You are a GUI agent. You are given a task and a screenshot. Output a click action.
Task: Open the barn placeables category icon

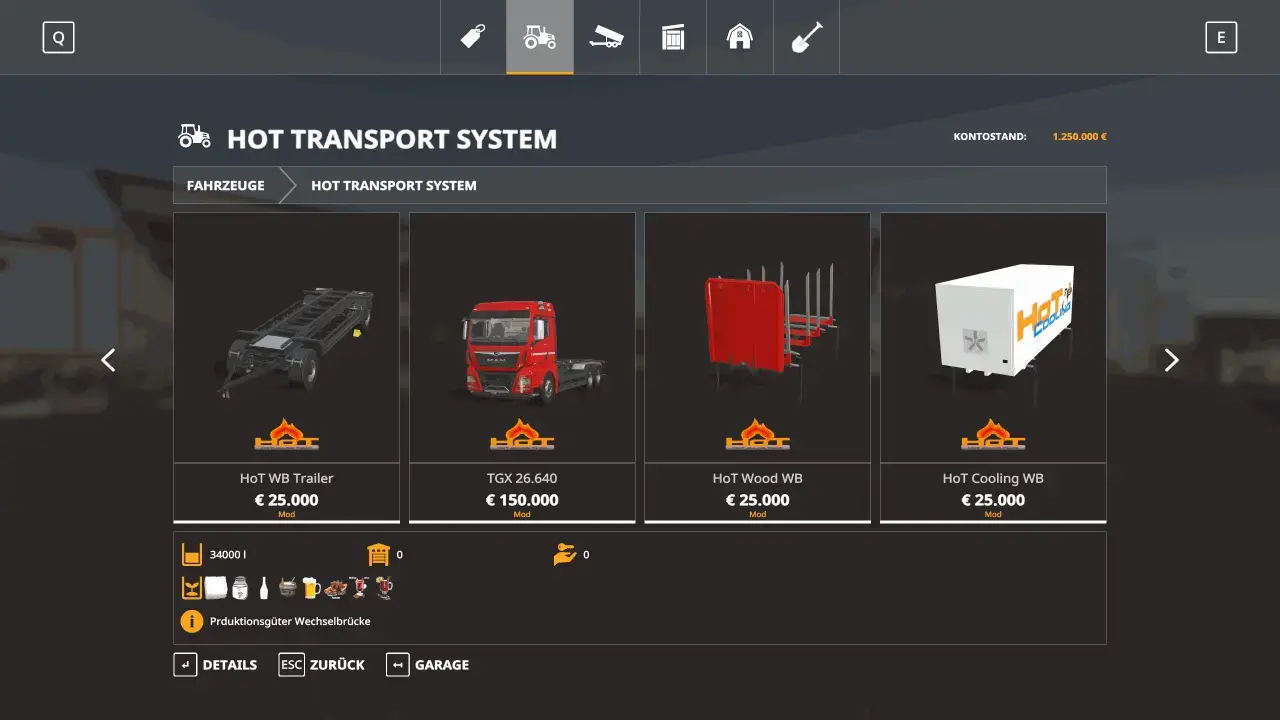739,37
